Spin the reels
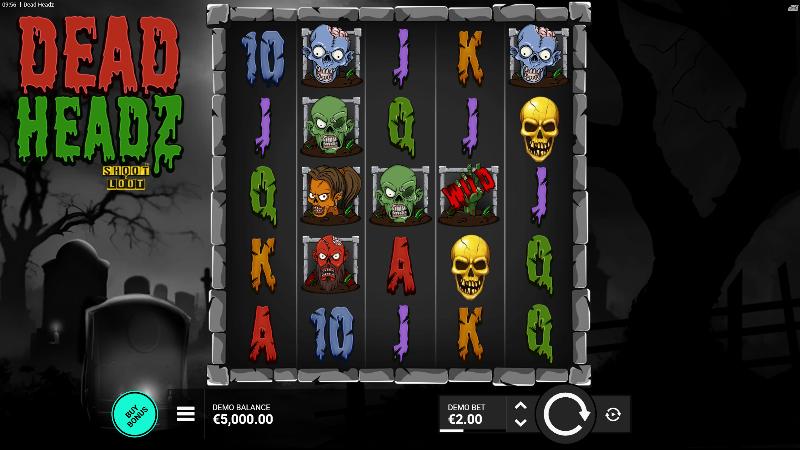This screenshot has height=450, width=800. [x=566, y=414]
